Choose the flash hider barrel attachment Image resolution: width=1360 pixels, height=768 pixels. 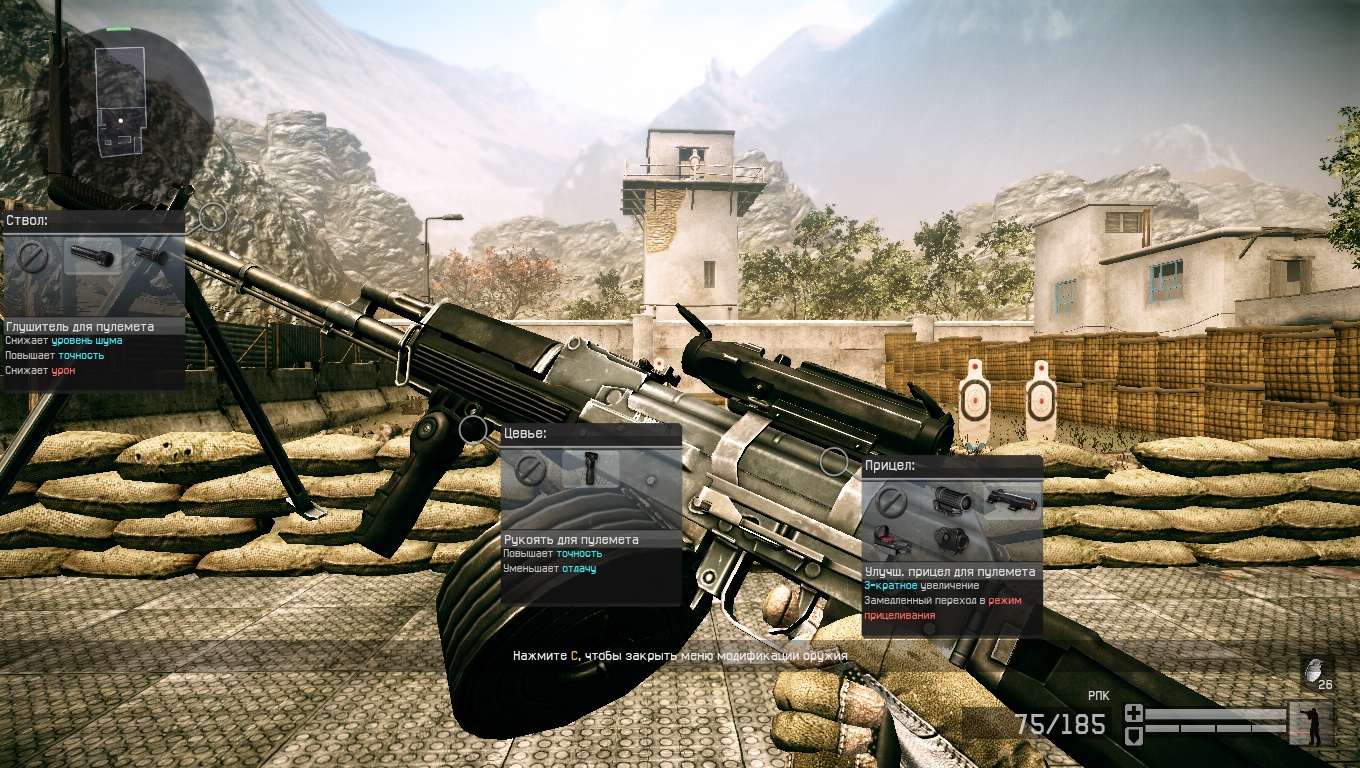click(x=152, y=257)
